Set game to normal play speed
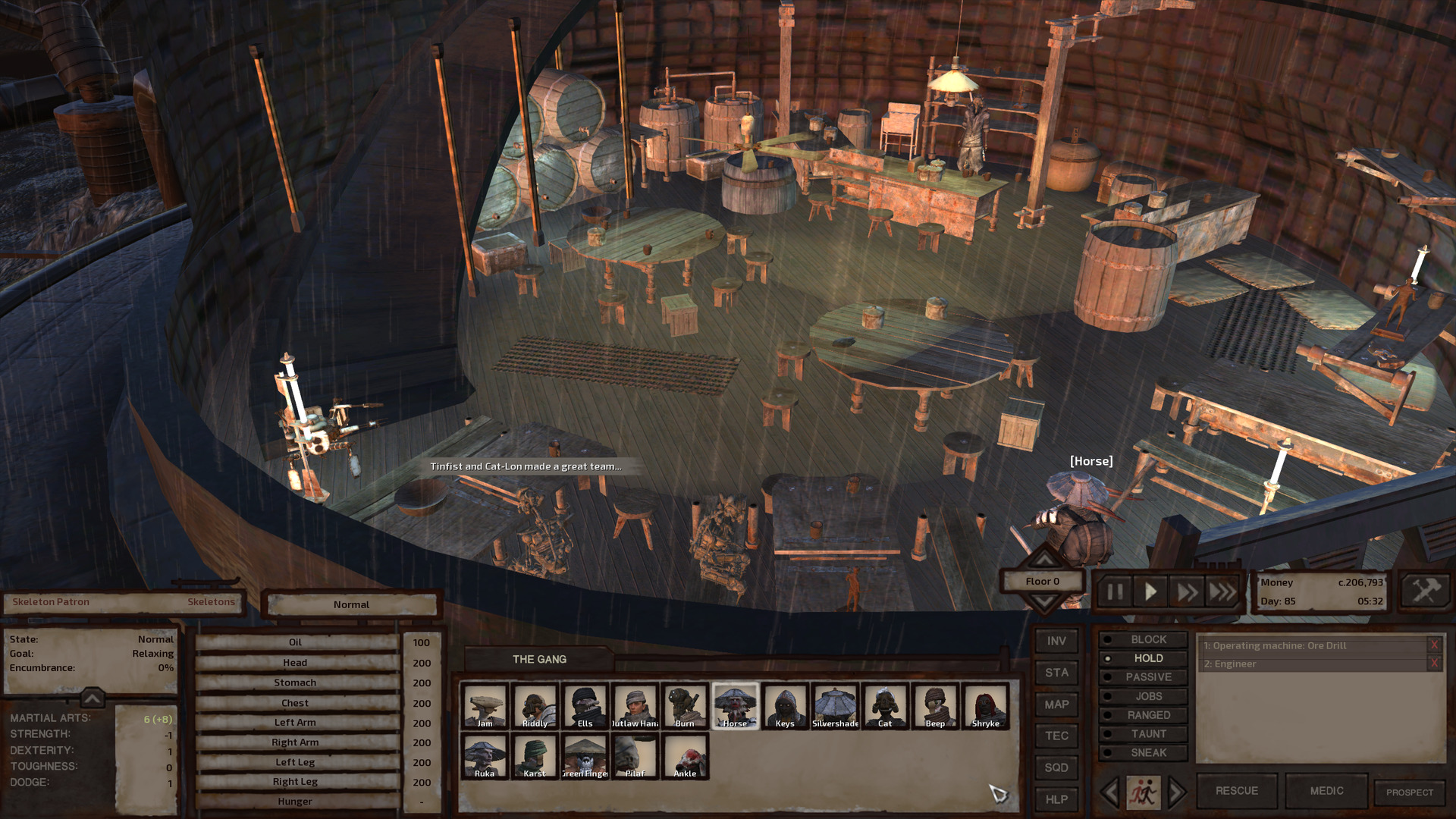The width and height of the screenshot is (1456, 819). pyautogui.click(x=1150, y=591)
